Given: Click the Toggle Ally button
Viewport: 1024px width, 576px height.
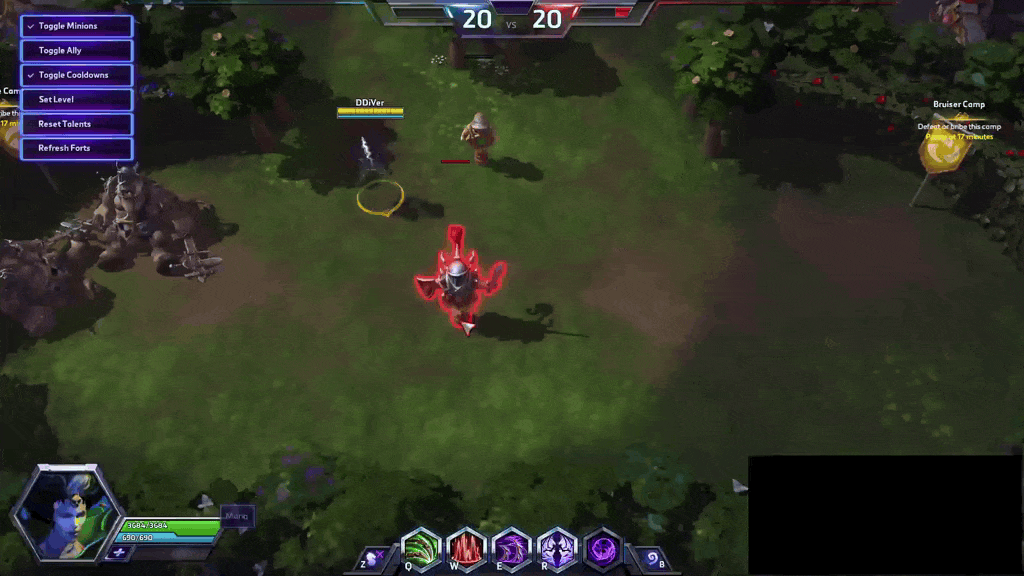Looking at the screenshot, I should [76, 50].
